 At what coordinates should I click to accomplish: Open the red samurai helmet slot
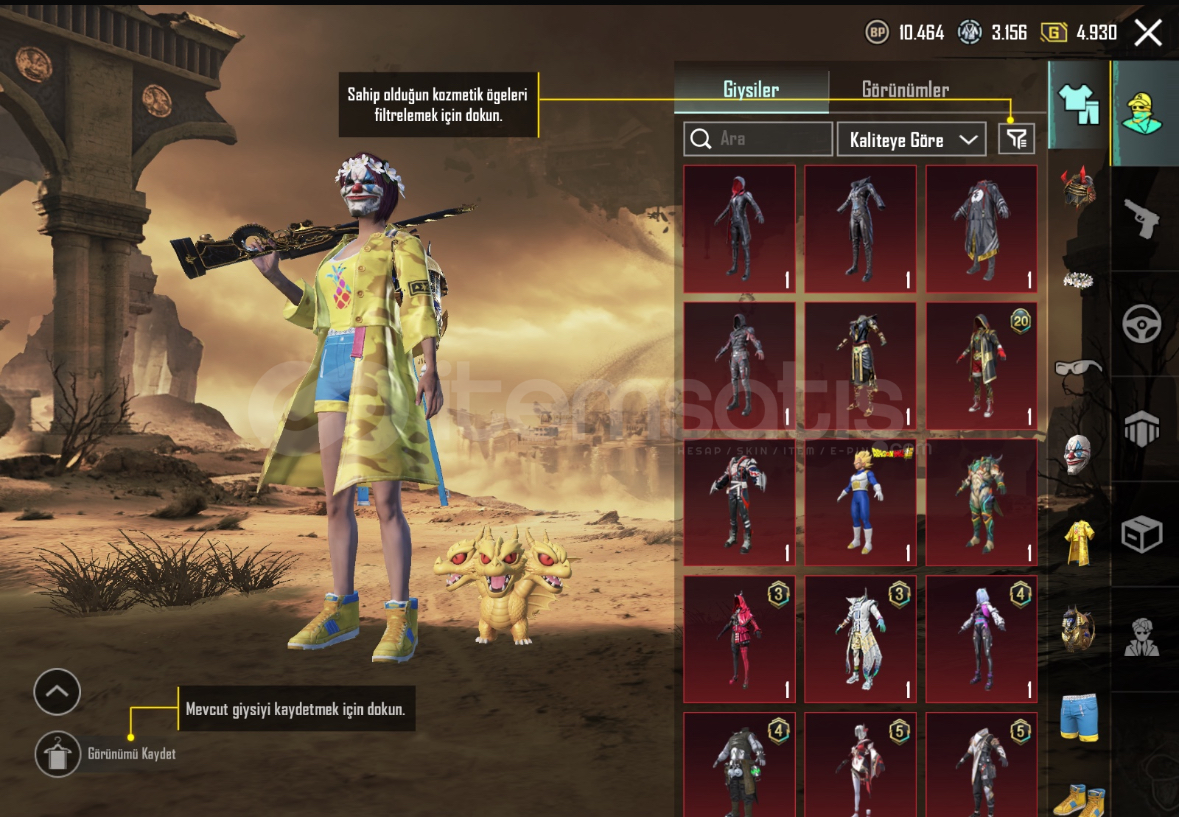click(1078, 188)
